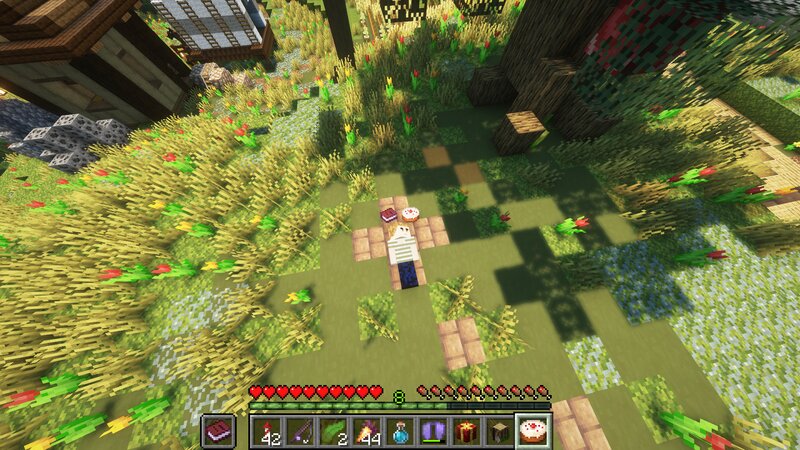Screen dimensions: 800x450
Task: Select the red gift box slot
Action: (x=466, y=431)
